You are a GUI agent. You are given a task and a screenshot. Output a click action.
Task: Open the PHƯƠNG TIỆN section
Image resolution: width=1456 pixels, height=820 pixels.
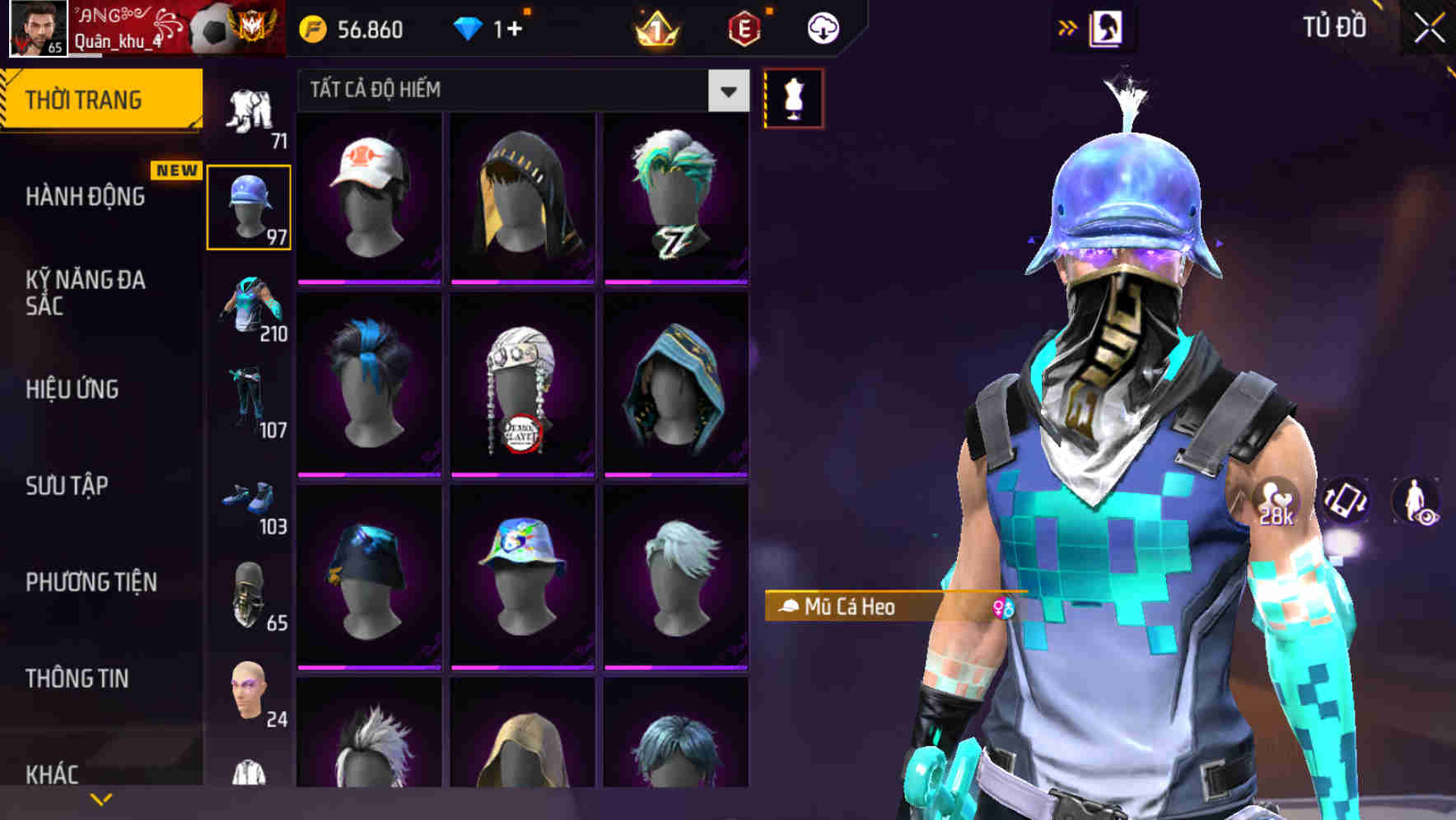(x=89, y=582)
